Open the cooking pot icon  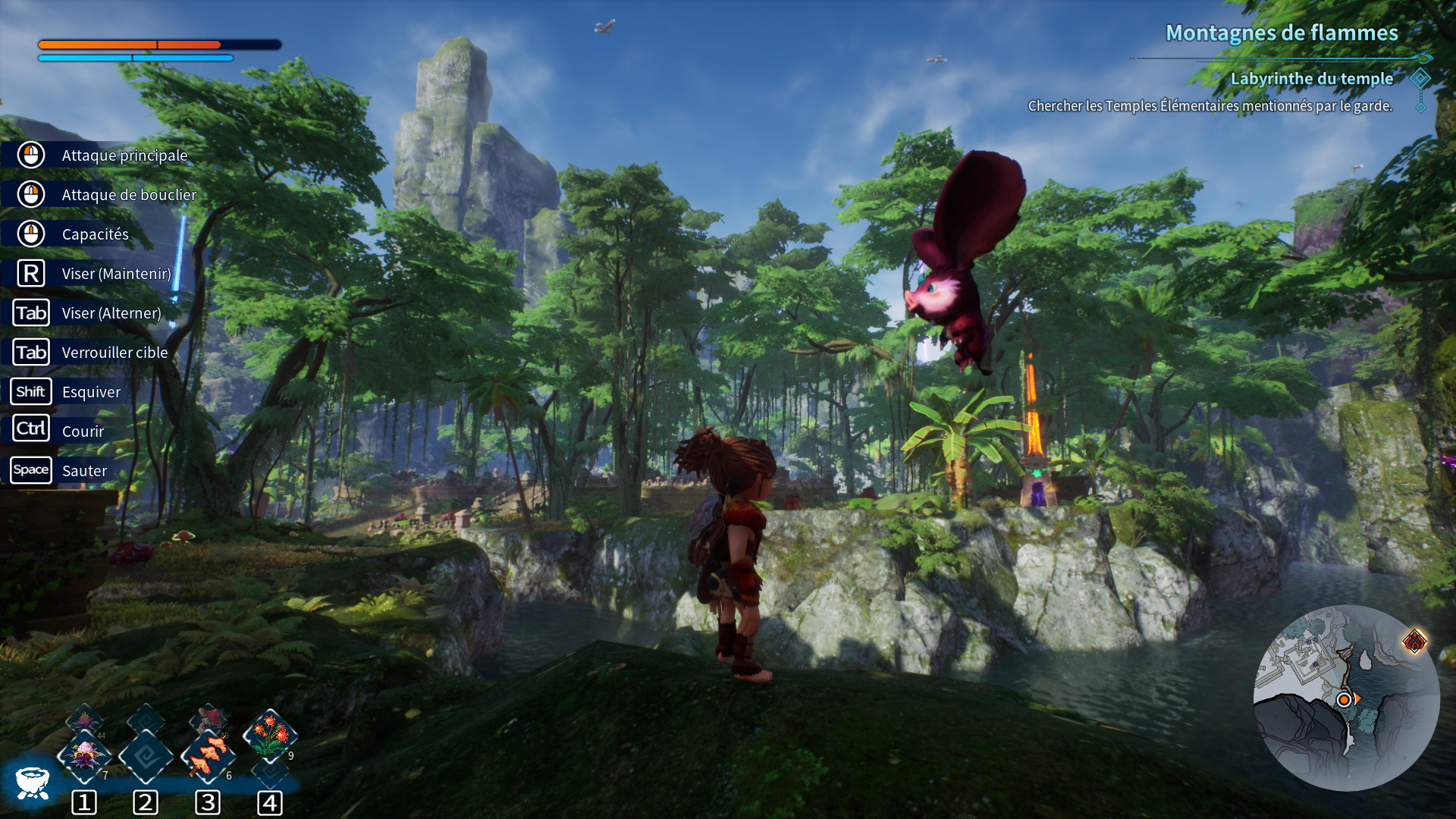(x=32, y=783)
